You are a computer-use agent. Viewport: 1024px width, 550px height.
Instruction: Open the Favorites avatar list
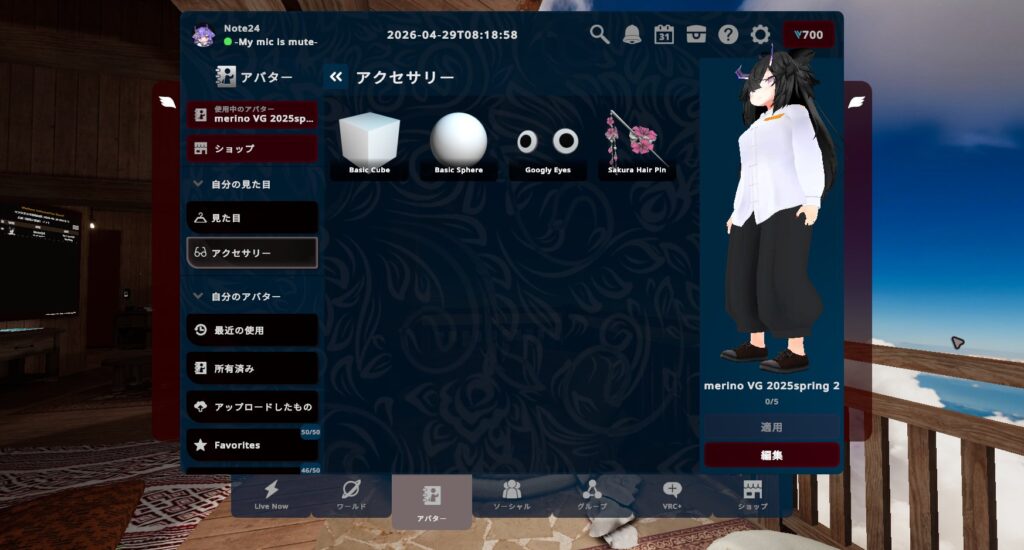pos(252,445)
